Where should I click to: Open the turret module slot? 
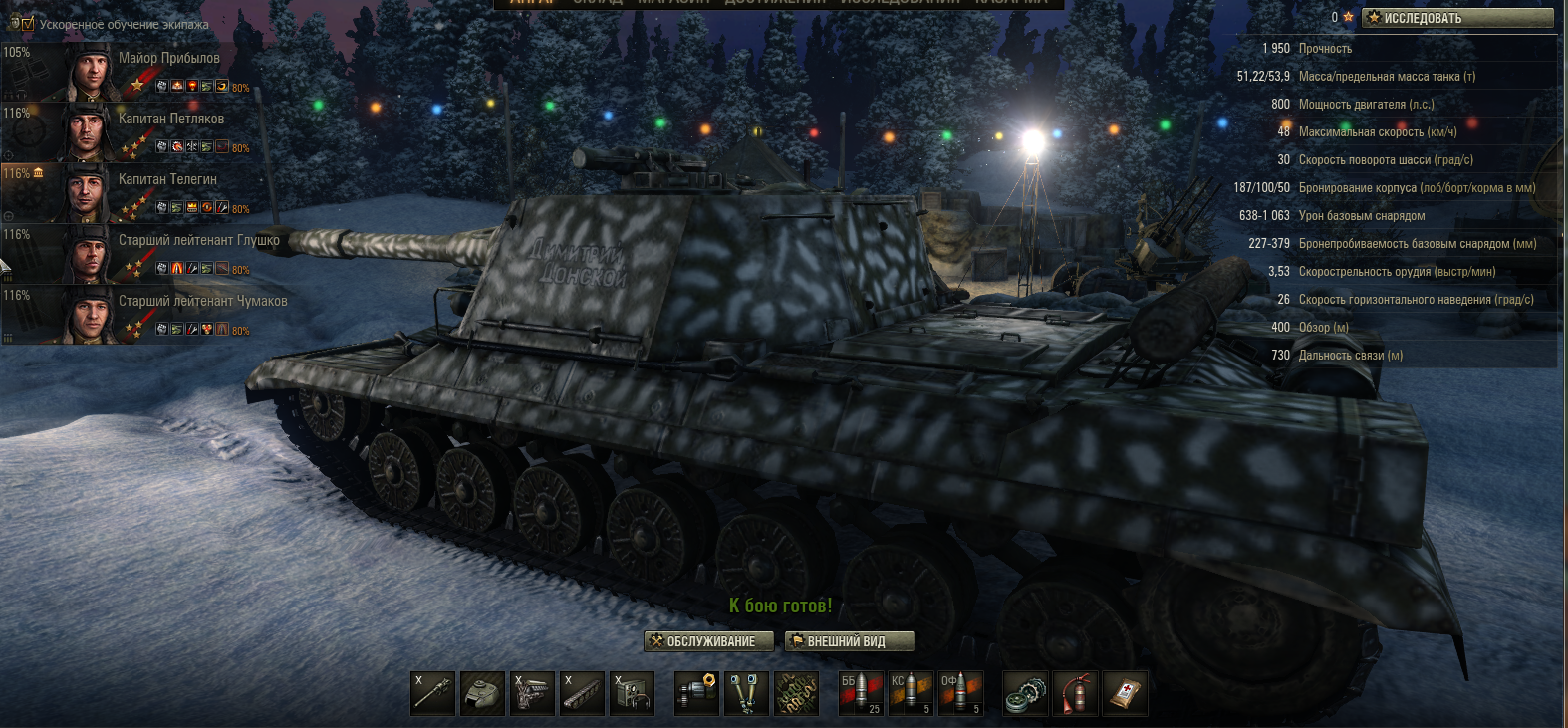pos(482,693)
